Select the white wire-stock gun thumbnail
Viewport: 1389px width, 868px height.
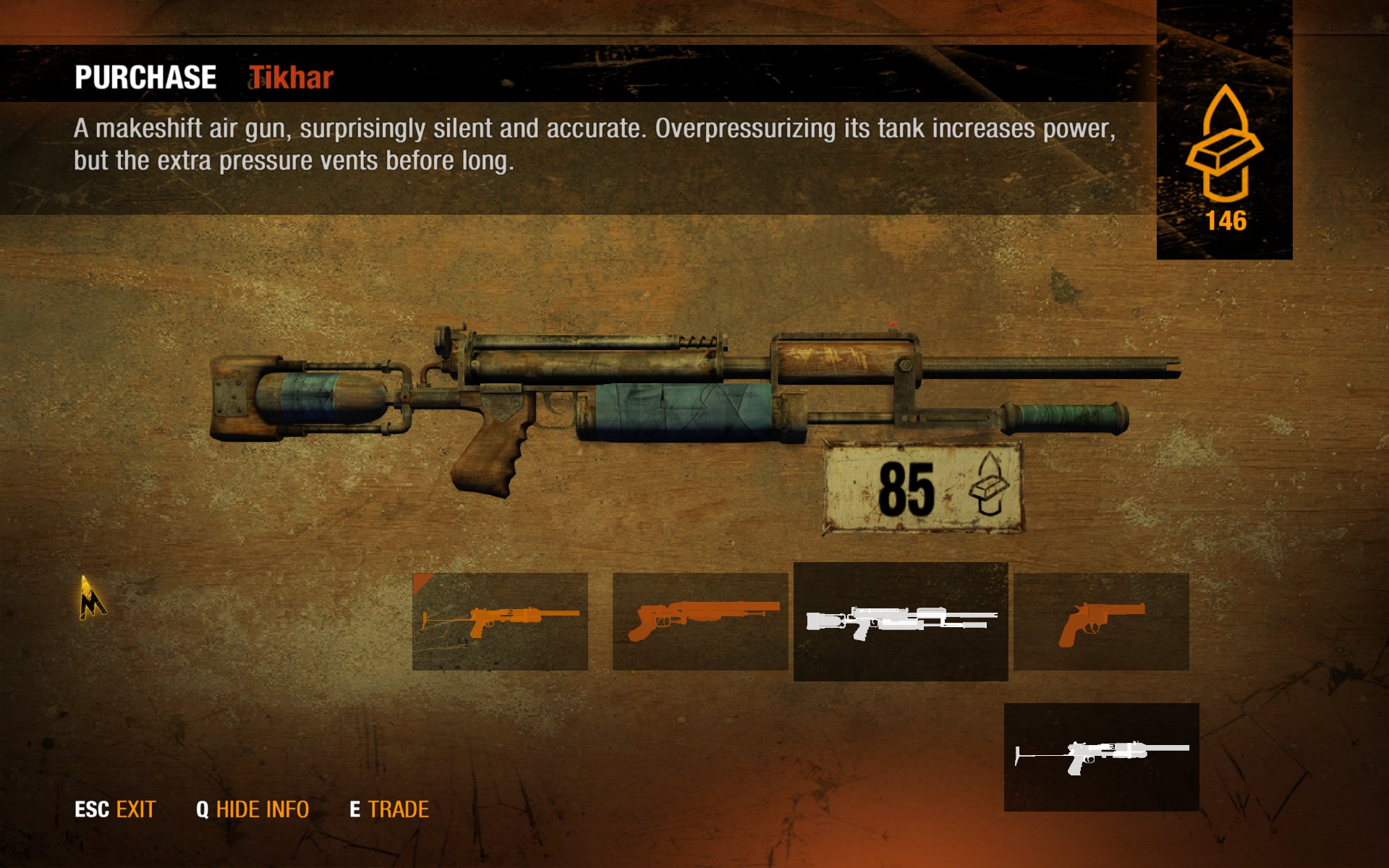point(1101,757)
